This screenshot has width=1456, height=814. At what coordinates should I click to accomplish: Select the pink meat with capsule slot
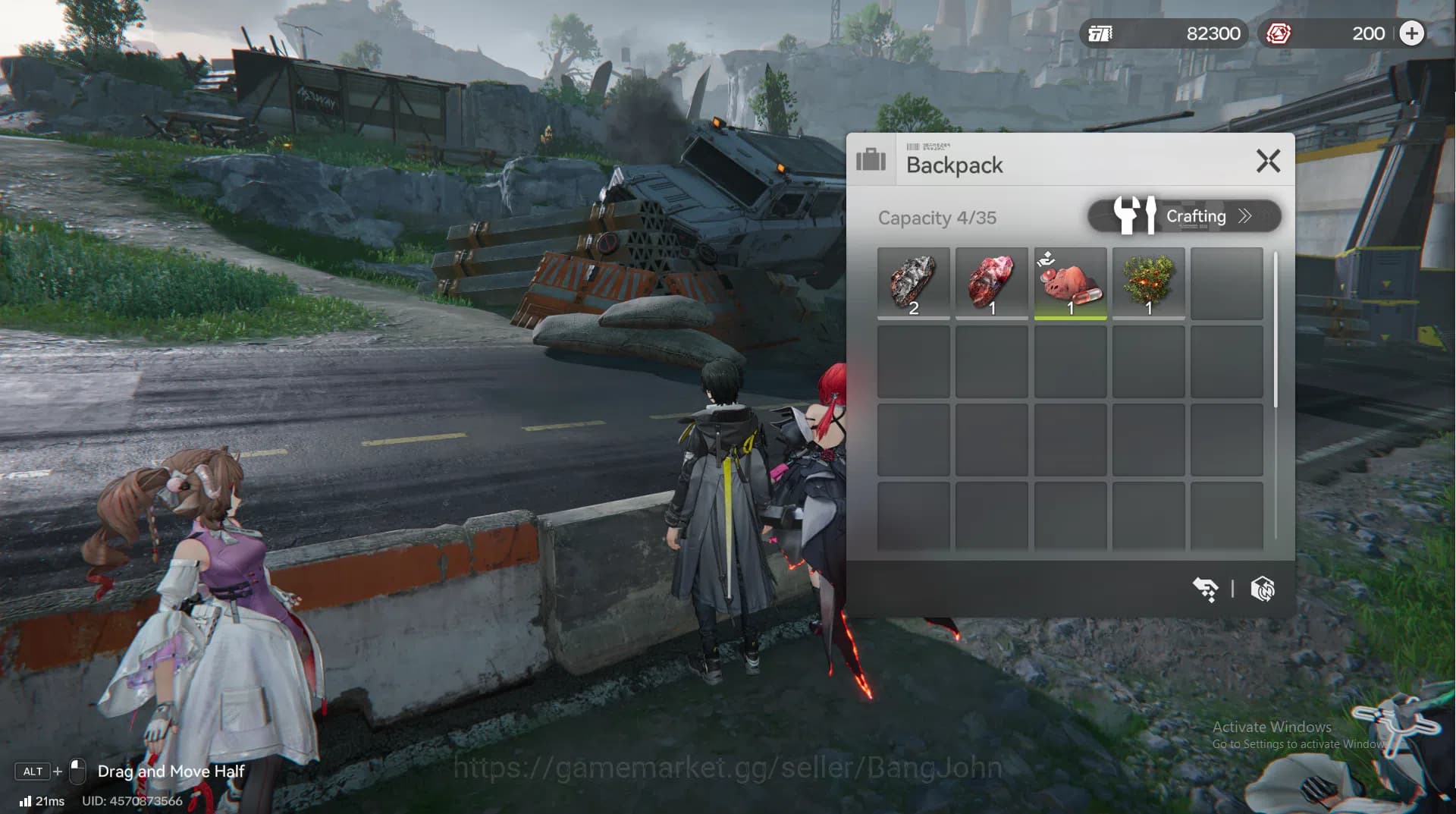(x=1070, y=283)
